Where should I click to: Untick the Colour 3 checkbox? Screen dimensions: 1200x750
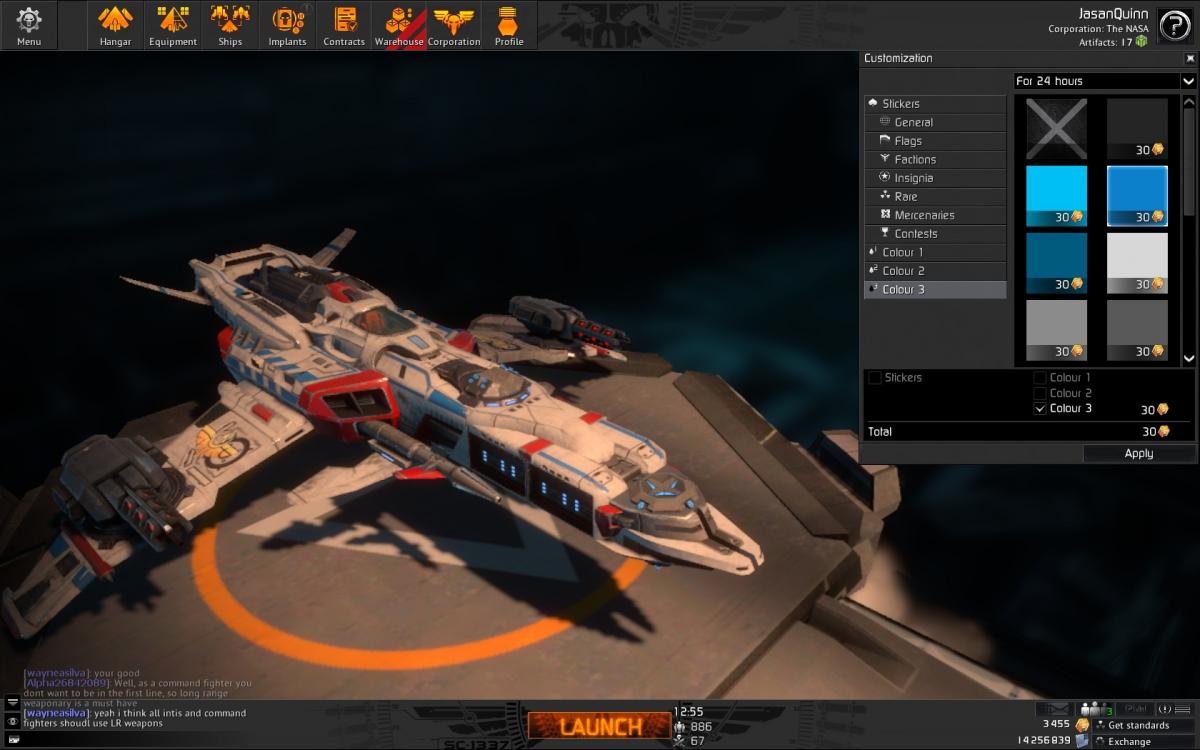[1040, 408]
